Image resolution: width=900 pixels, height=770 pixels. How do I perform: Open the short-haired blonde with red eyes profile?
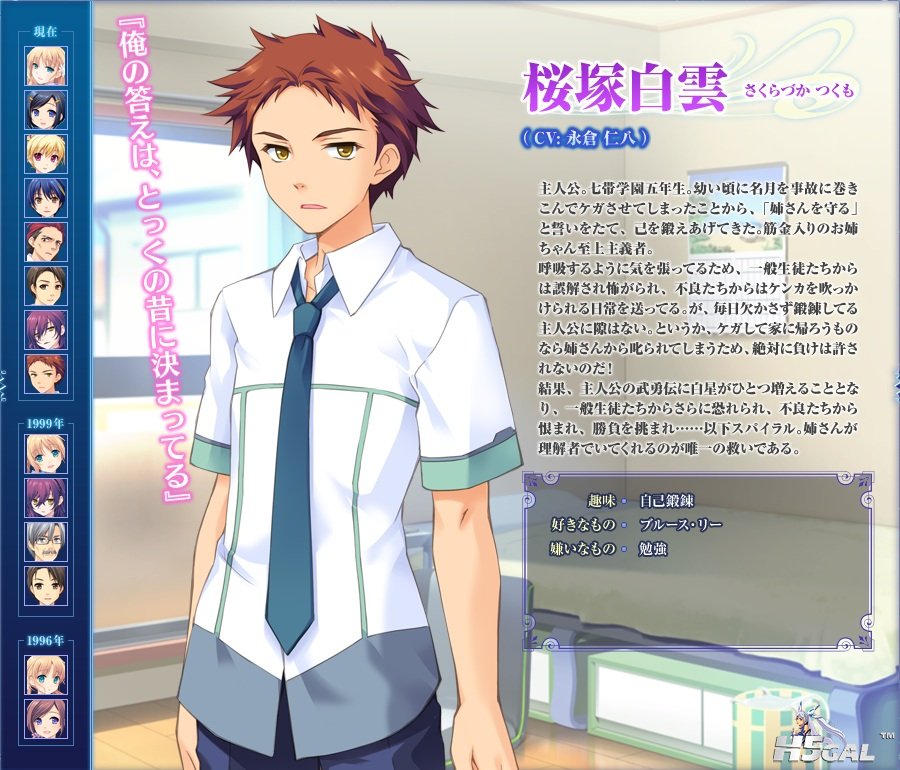[47, 154]
